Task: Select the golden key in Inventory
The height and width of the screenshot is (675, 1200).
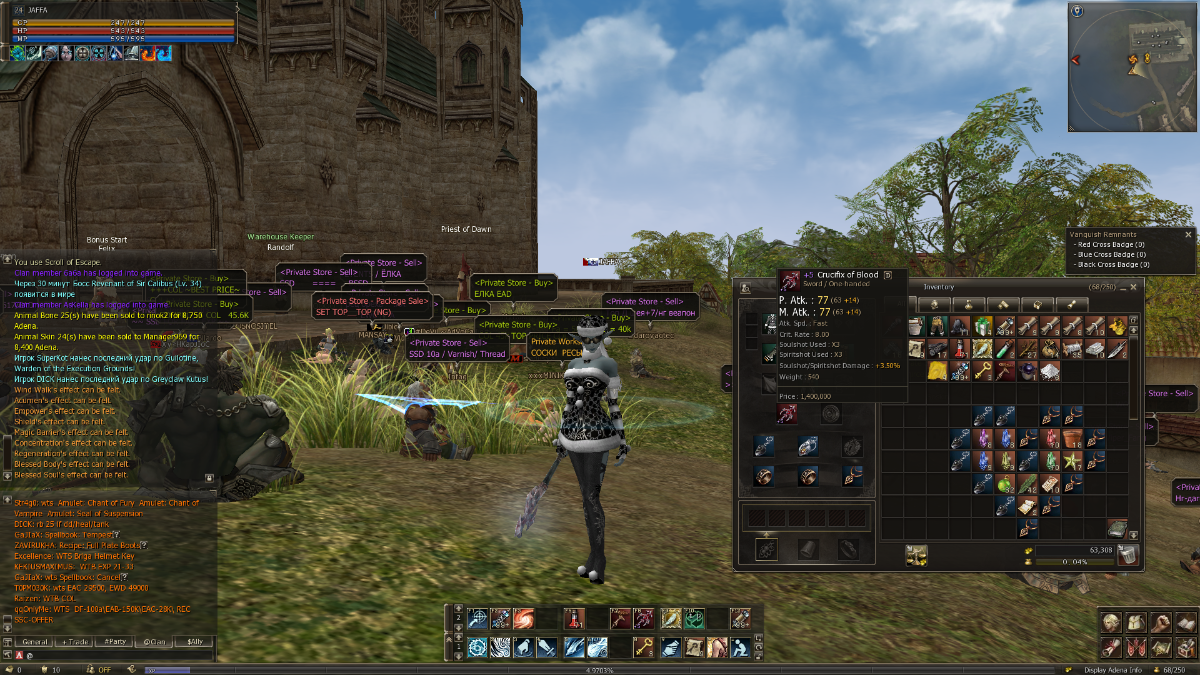Action: click(982, 371)
